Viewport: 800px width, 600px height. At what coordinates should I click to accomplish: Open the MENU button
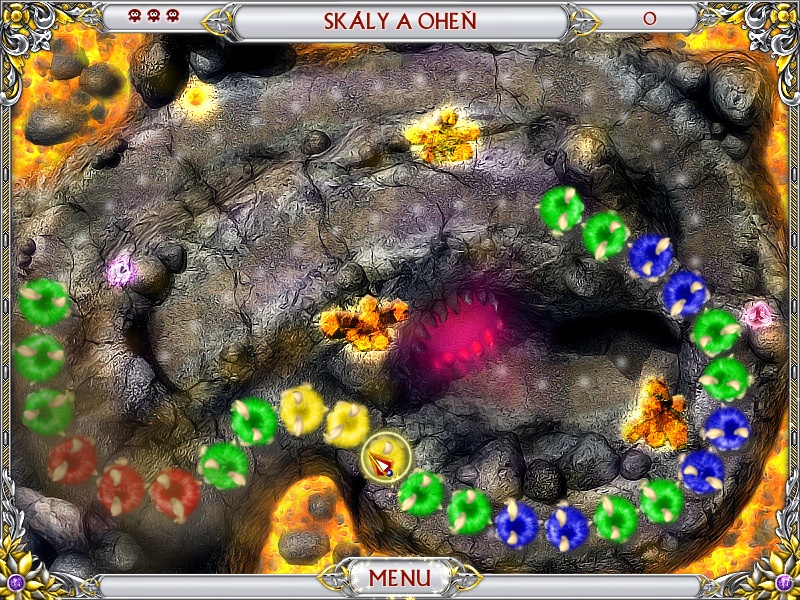tap(399, 578)
